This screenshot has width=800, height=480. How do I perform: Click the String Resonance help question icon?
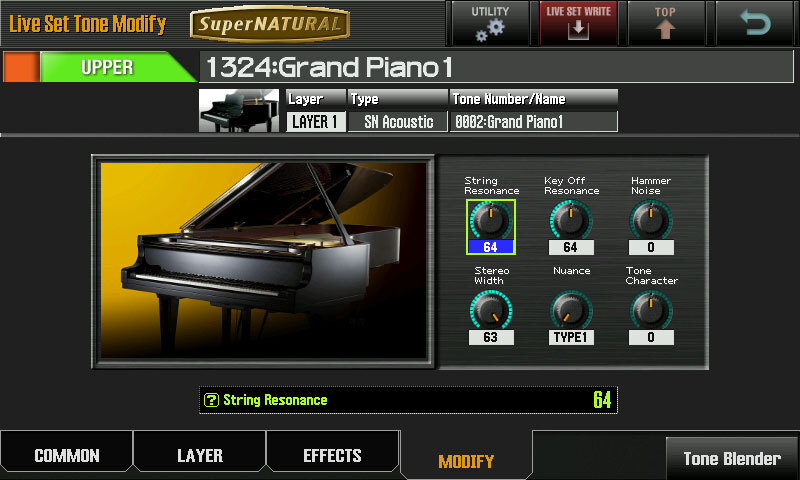click(x=211, y=400)
